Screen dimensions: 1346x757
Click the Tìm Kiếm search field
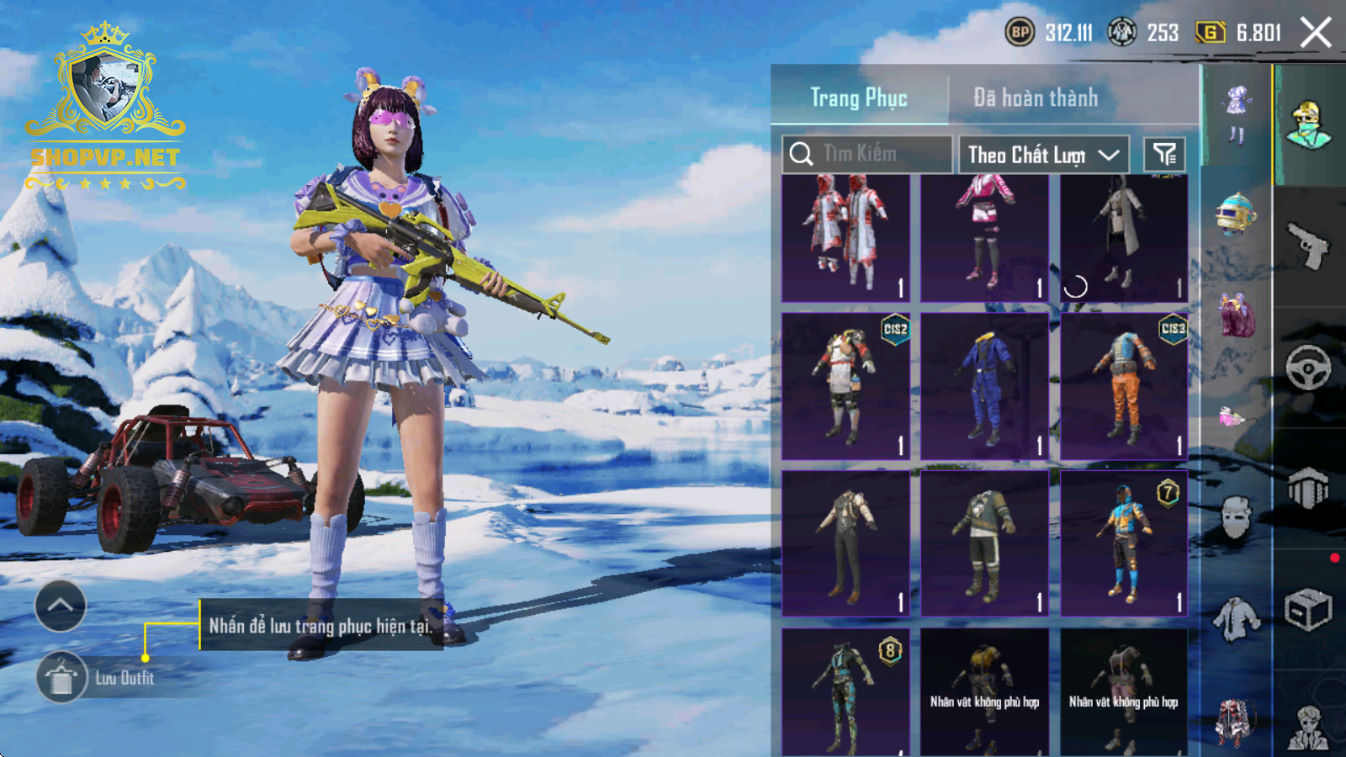[867, 154]
